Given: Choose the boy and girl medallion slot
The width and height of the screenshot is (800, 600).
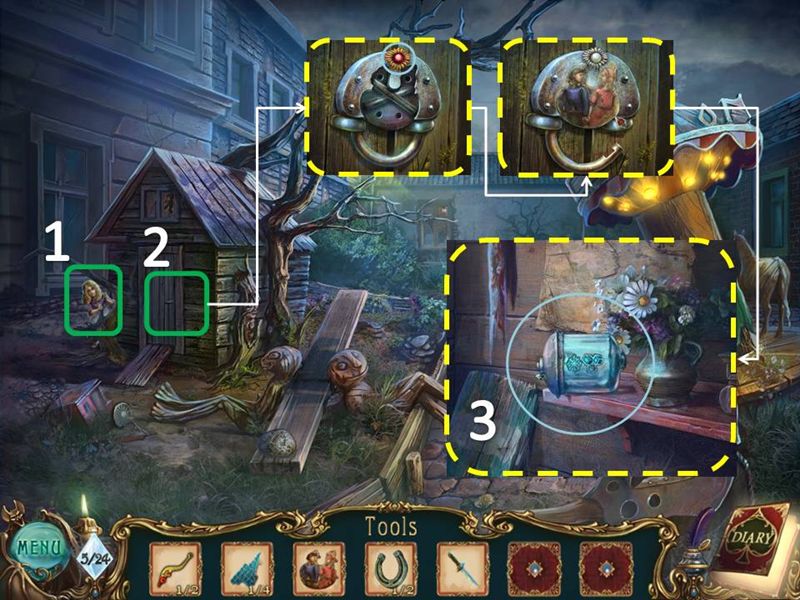Looking at the screenshot, I should point(318,566).
